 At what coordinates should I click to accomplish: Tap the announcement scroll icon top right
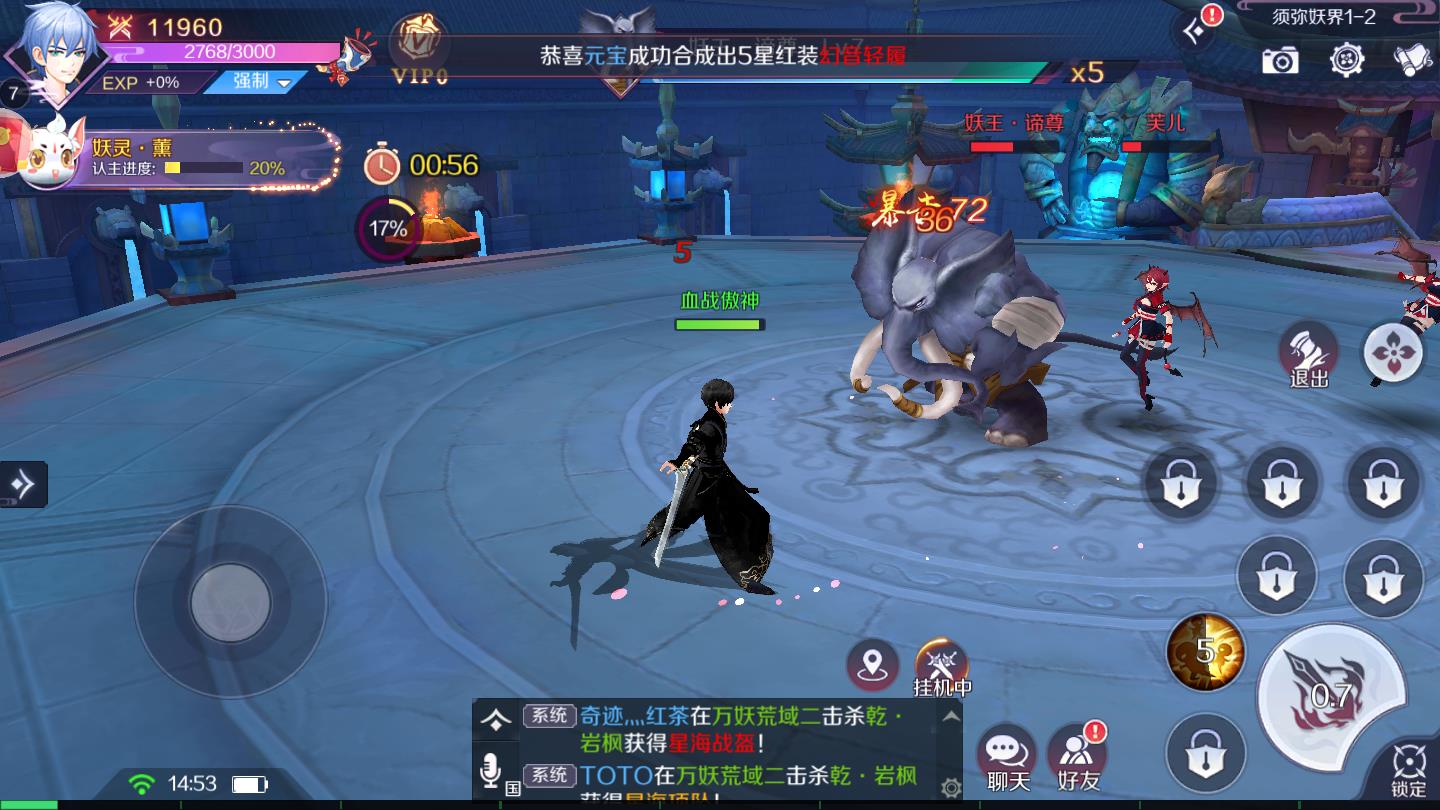click(x=1411, y=62)
